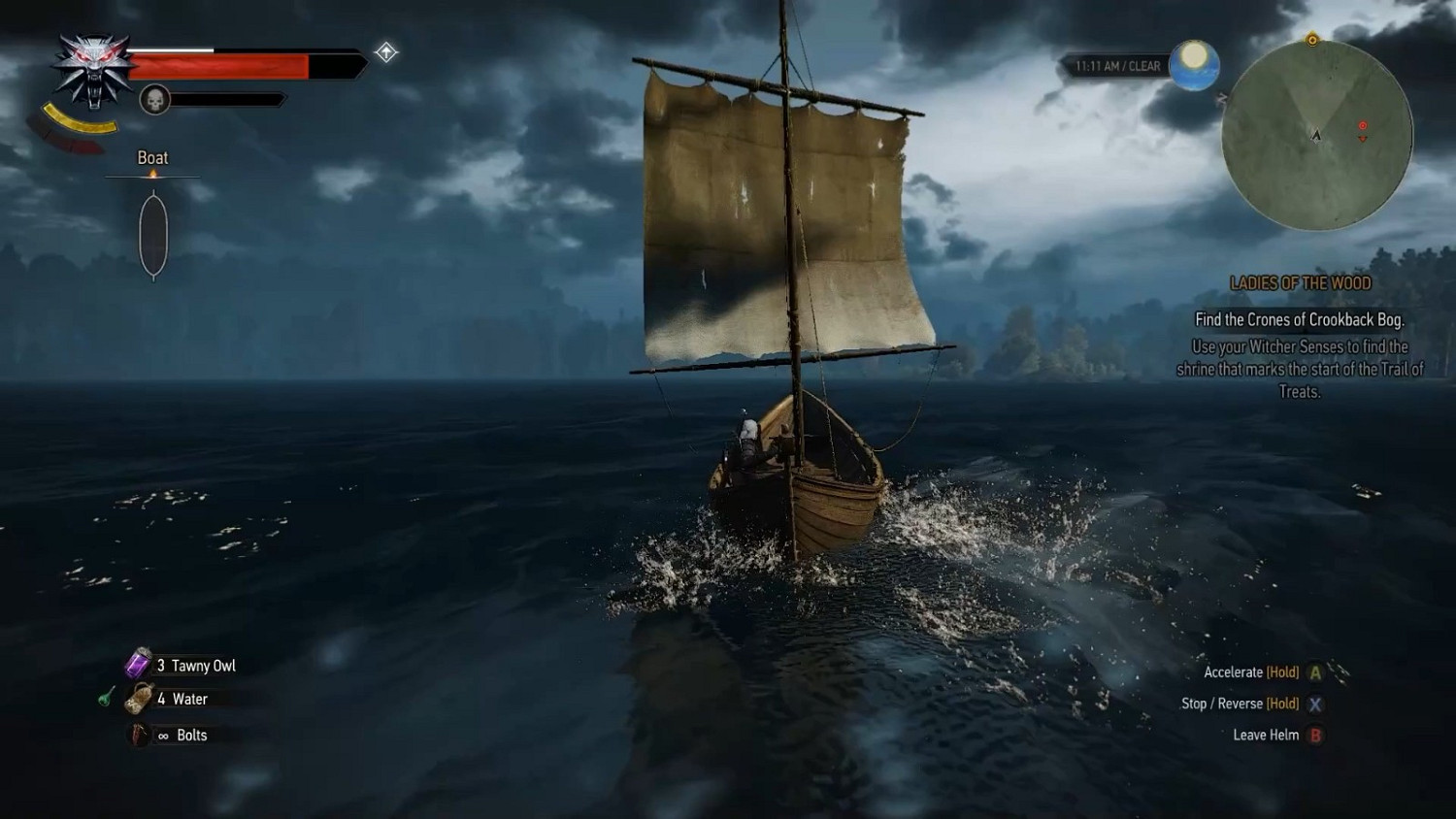Expand the red tracking chevron on the minimap

coord(1363,138)
